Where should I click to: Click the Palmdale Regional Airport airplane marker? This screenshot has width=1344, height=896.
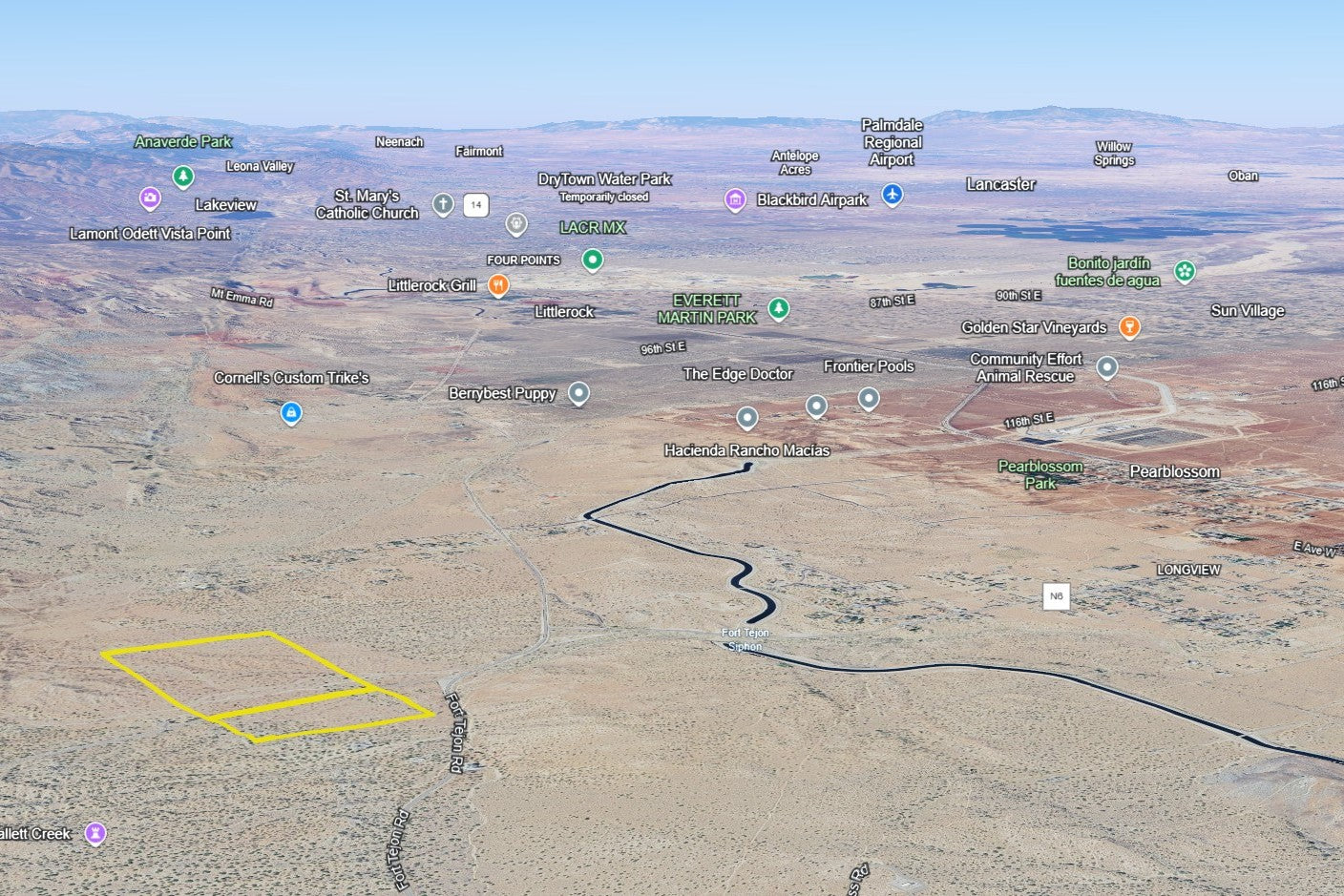coord(892,195)
